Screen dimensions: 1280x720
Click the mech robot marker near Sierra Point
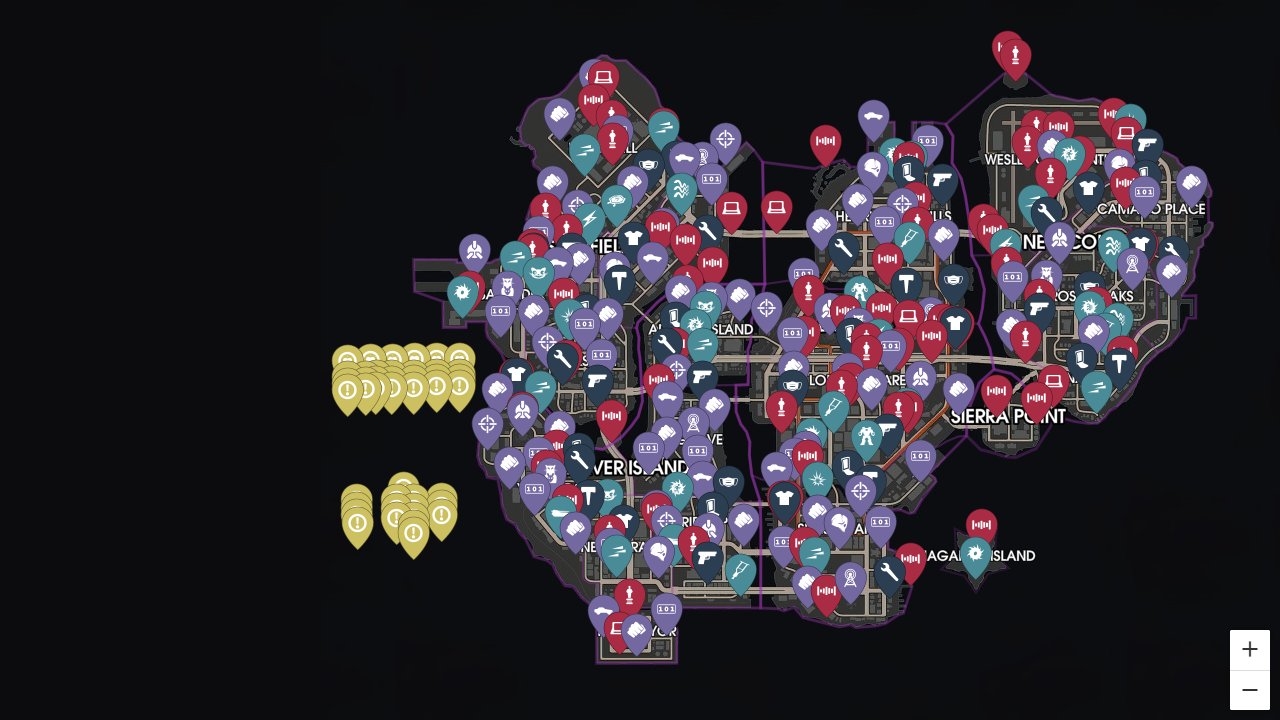[x=866, y=434]
